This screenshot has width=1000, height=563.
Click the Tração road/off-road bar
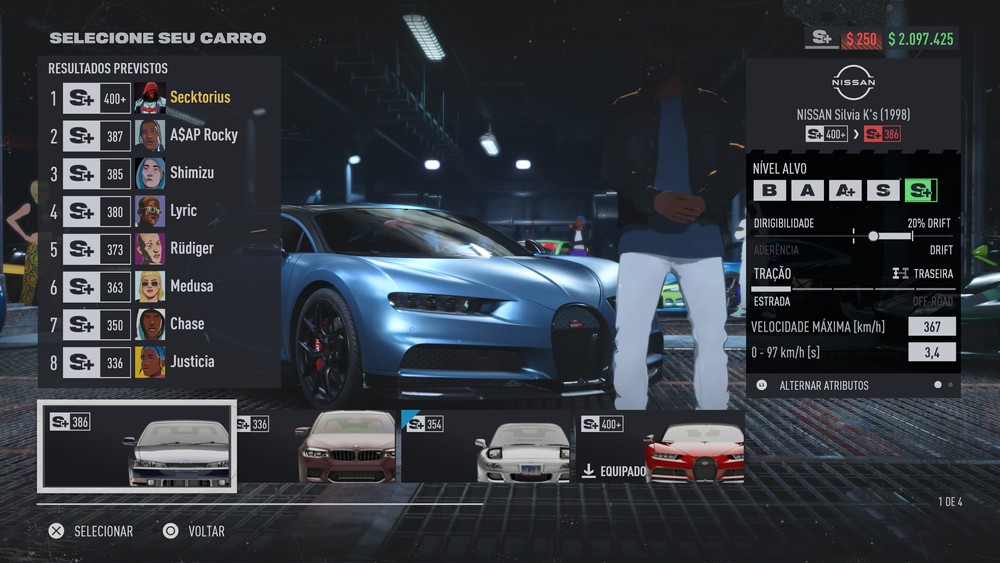click(852, 288)
